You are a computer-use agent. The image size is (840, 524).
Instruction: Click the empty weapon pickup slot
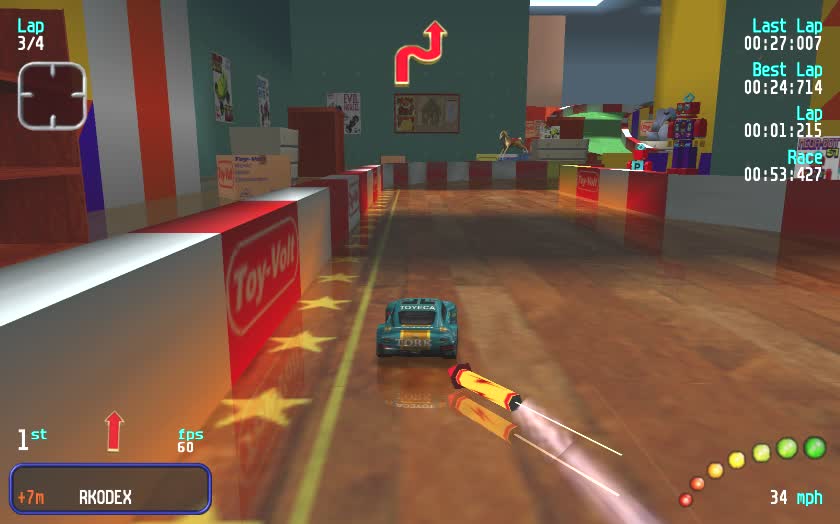(x=52, y=95)
